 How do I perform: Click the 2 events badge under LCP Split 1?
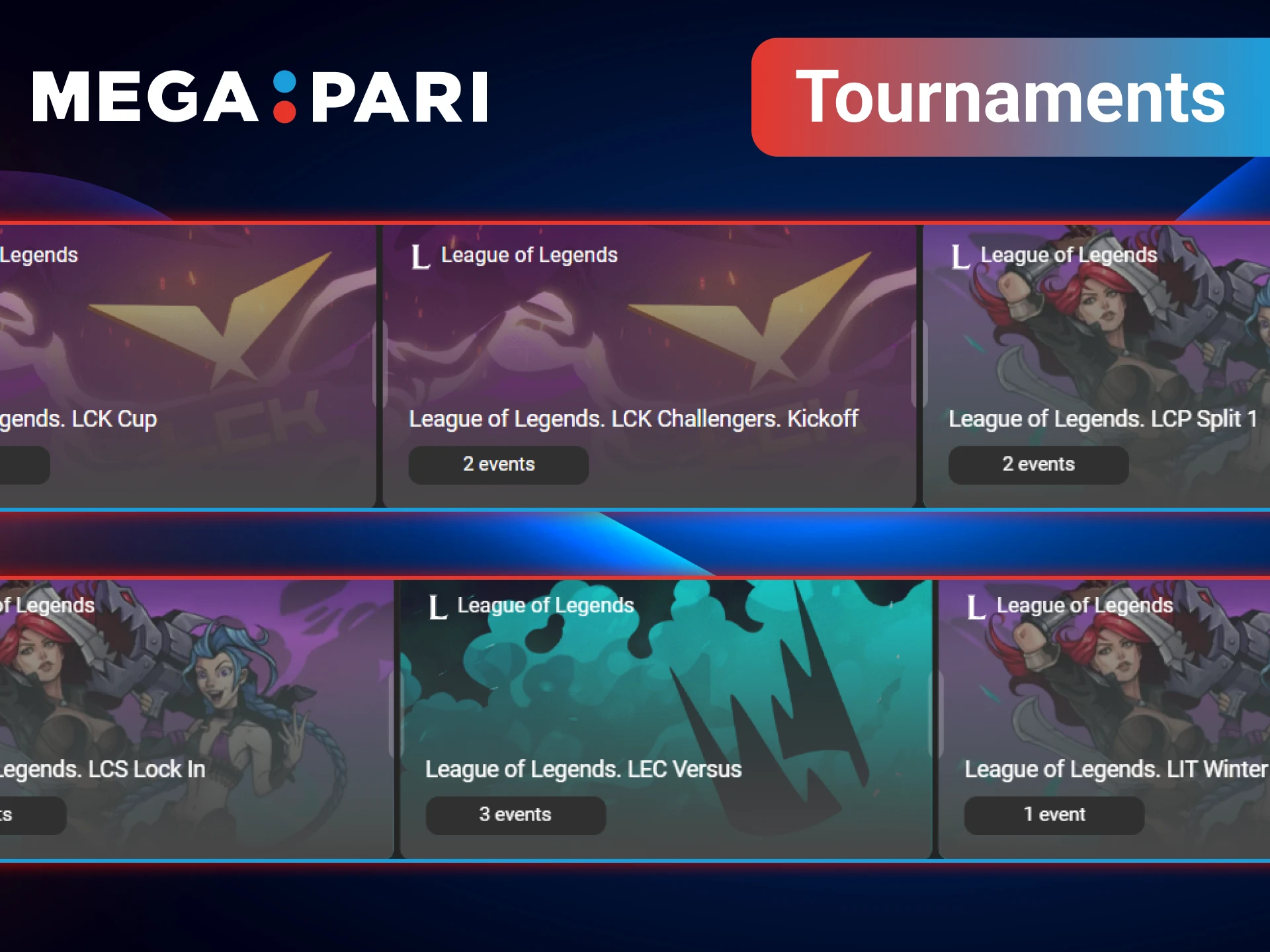(x=1038, y=464)
